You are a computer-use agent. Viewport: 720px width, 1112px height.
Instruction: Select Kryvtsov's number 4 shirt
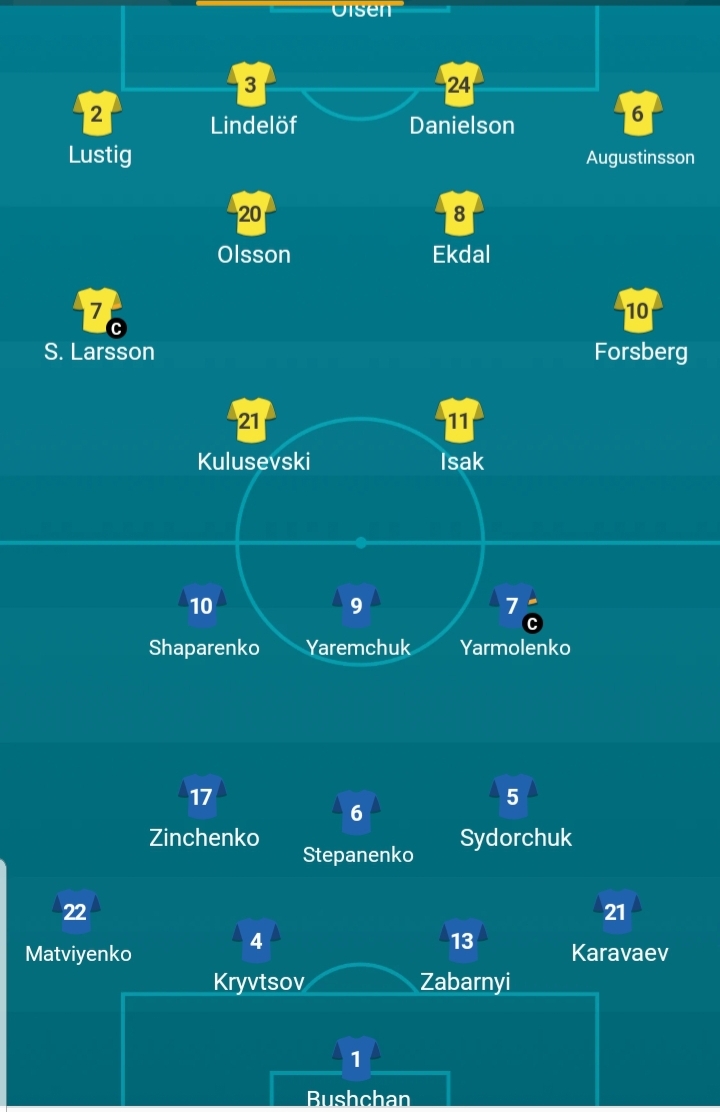[x=257, y=941]
